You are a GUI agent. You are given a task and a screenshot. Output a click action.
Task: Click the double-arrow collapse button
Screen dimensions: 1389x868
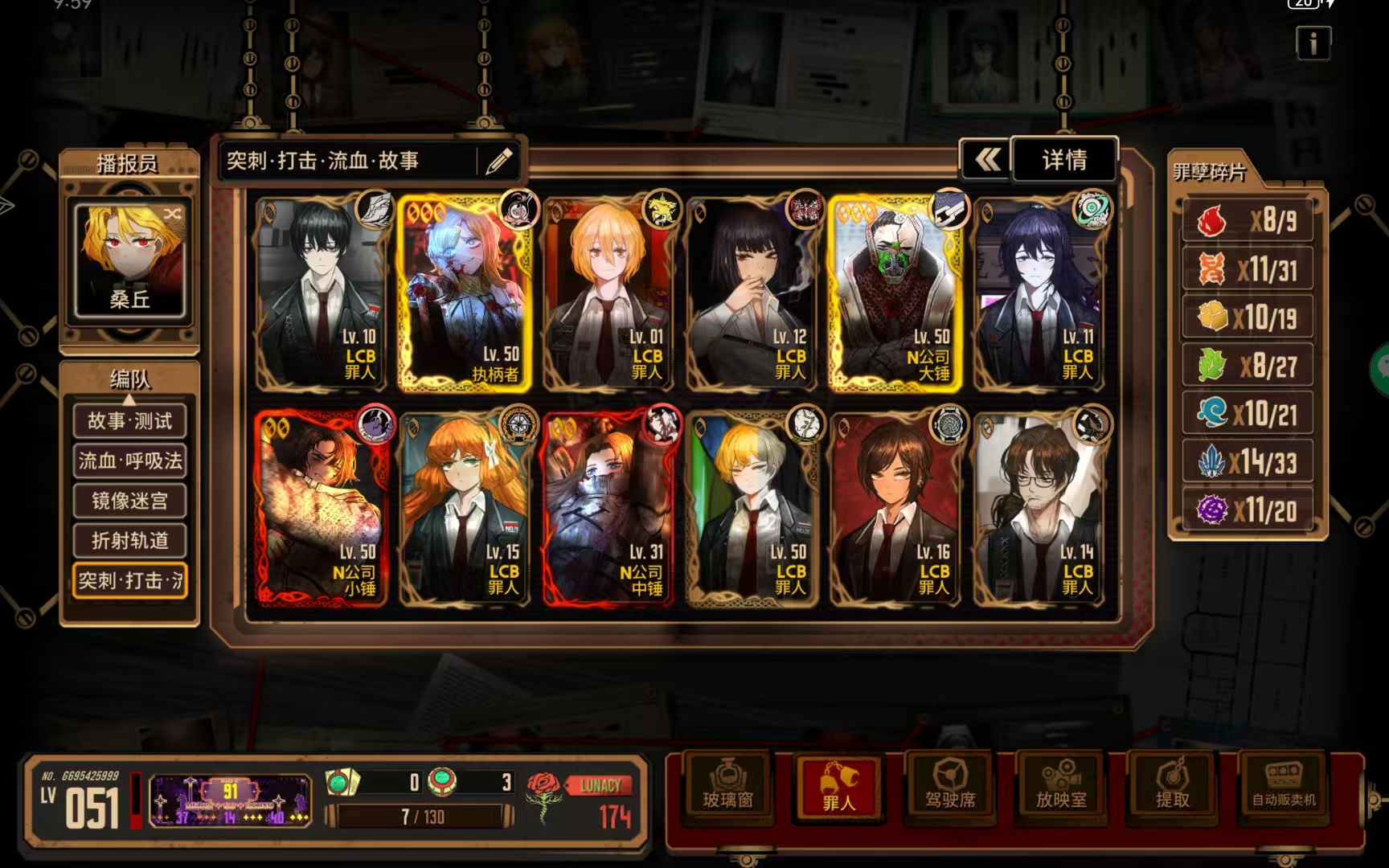(987, 160)
